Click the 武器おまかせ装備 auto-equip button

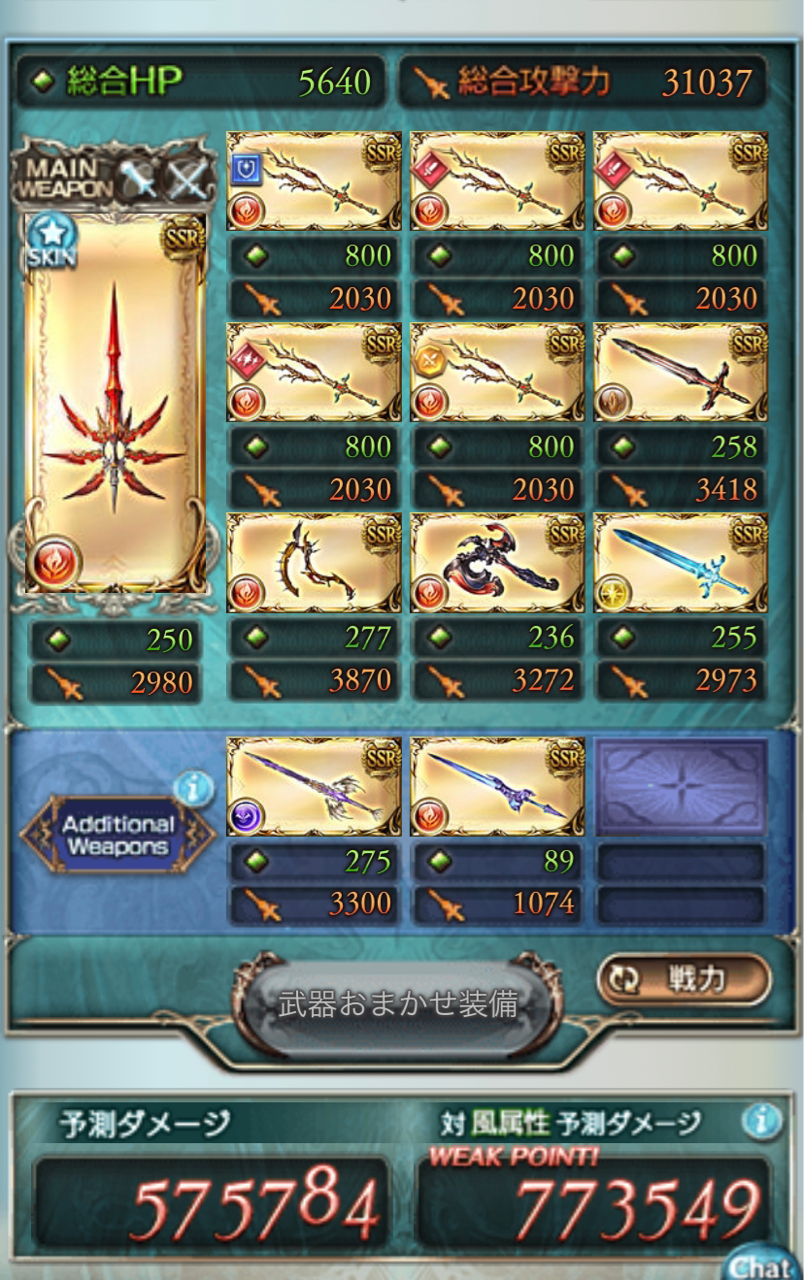pyautogui.click(x=397, y=1005)
